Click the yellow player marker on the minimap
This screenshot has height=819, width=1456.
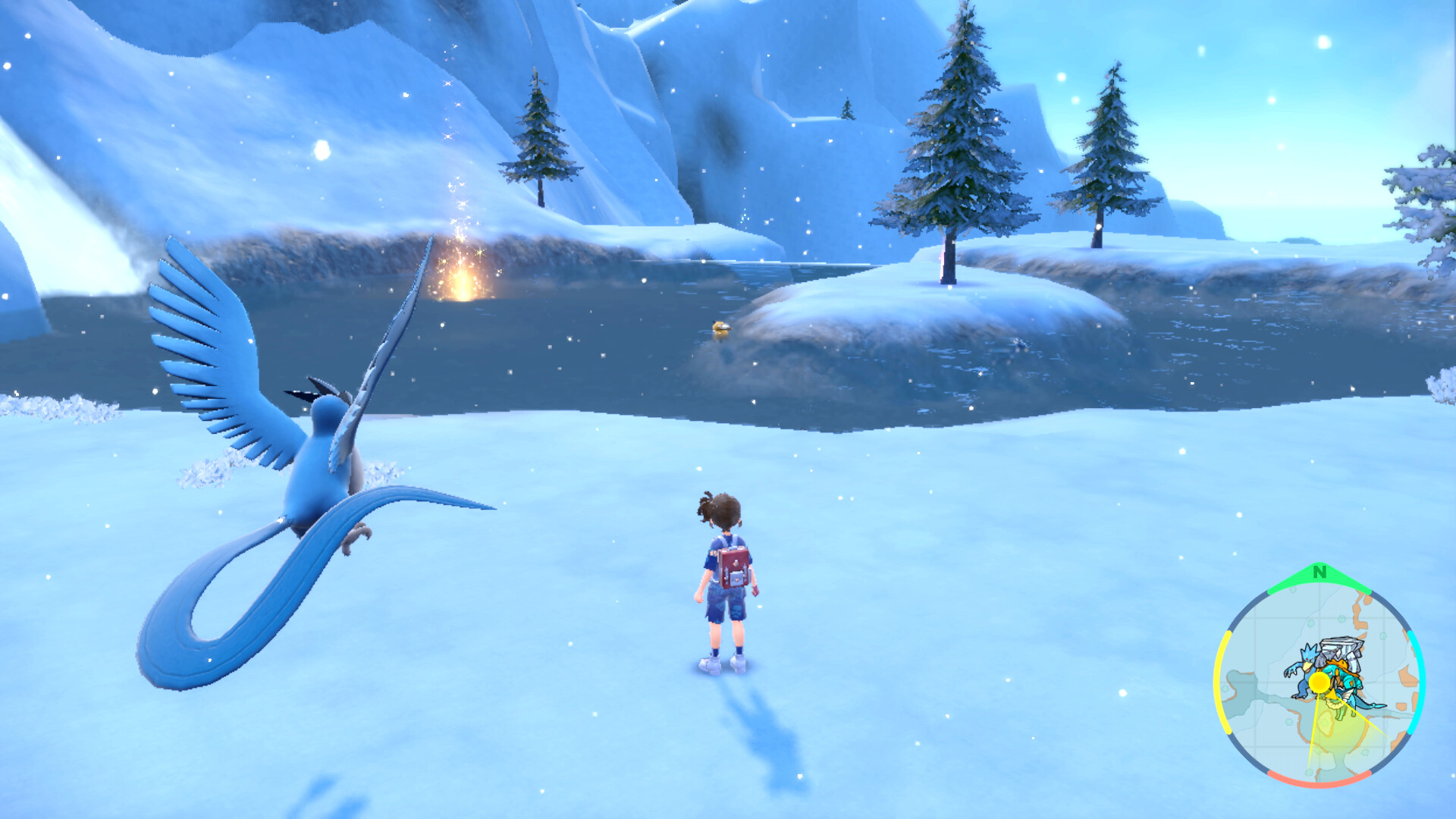pos(1320,683)
